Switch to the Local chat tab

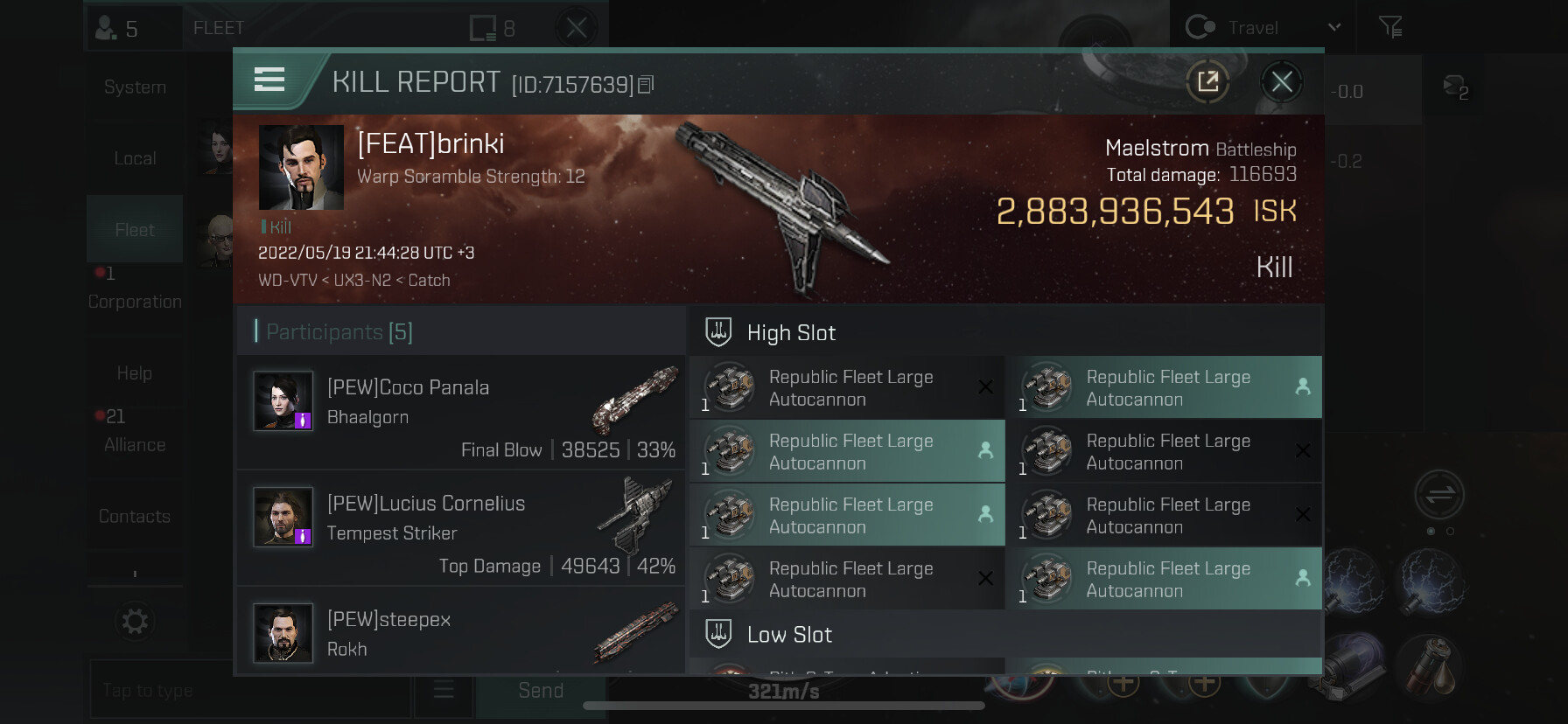point(135,158)
